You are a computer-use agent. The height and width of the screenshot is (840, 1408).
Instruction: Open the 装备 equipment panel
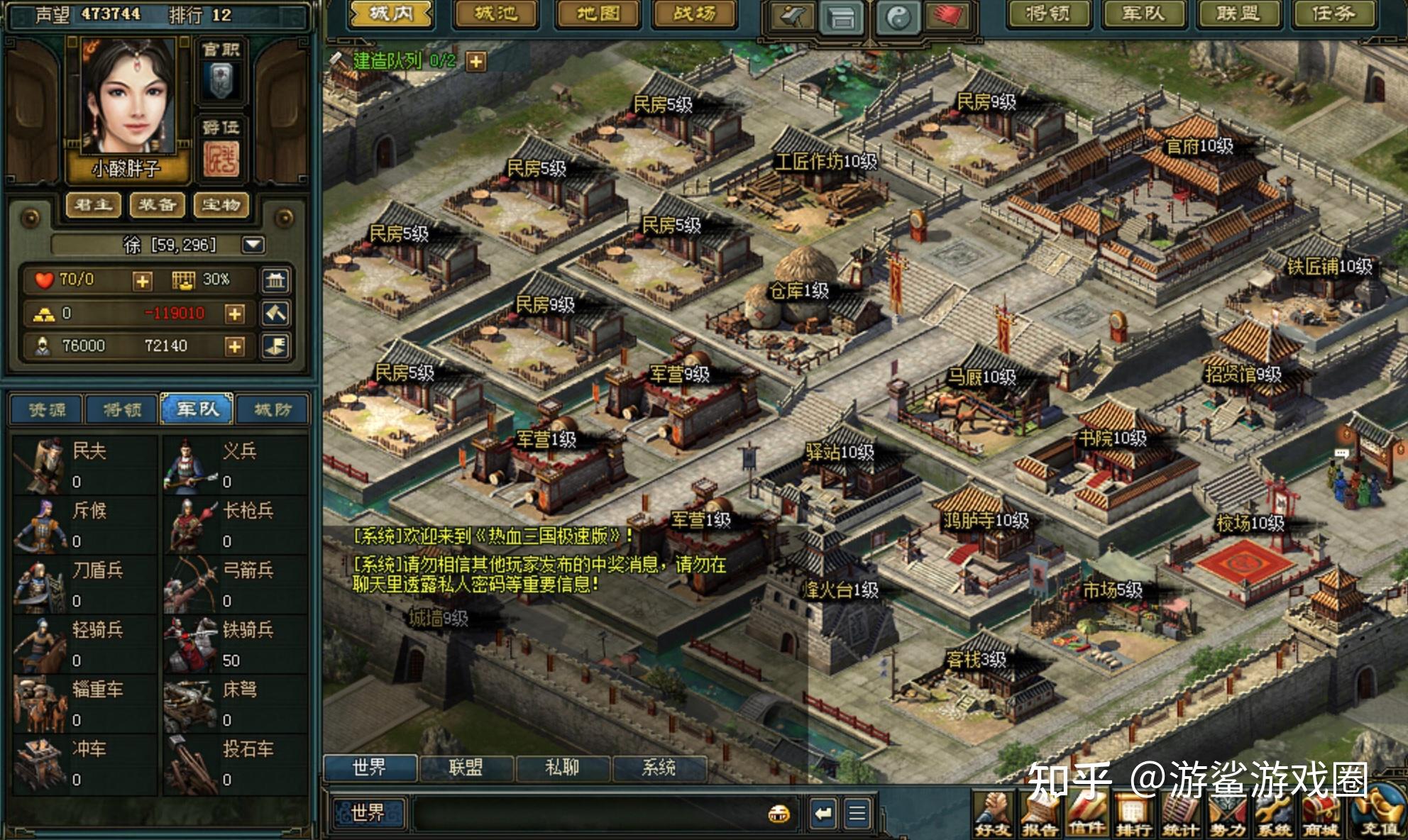point(157,205)
